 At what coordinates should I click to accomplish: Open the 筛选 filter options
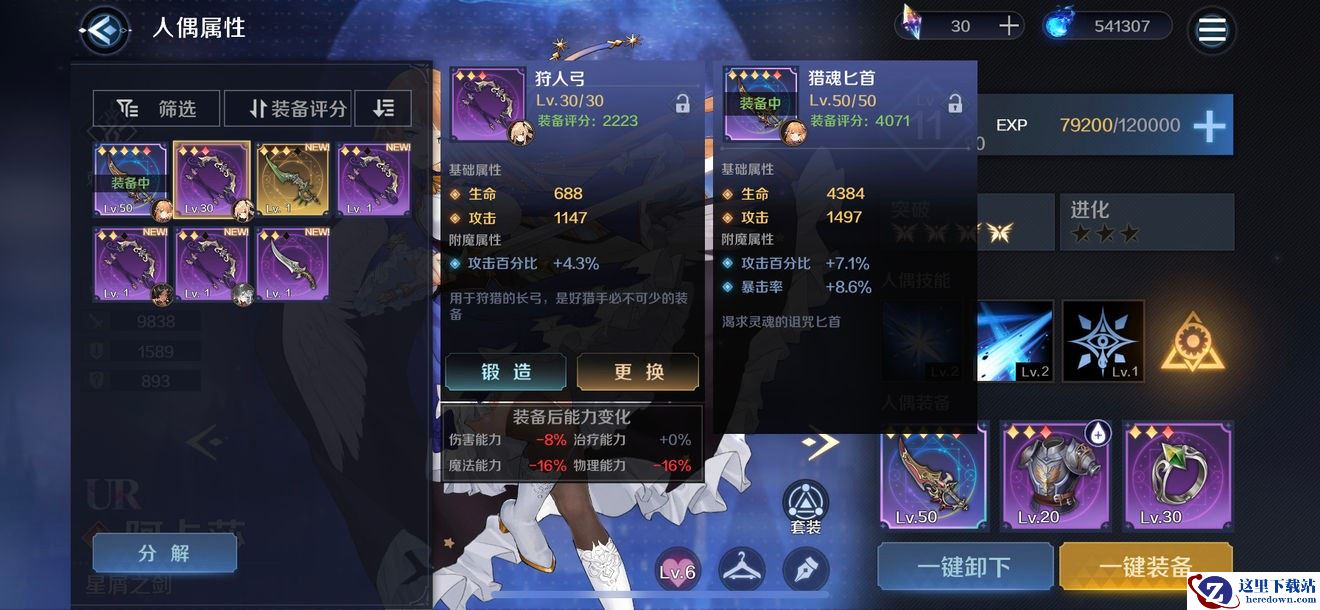156,108
